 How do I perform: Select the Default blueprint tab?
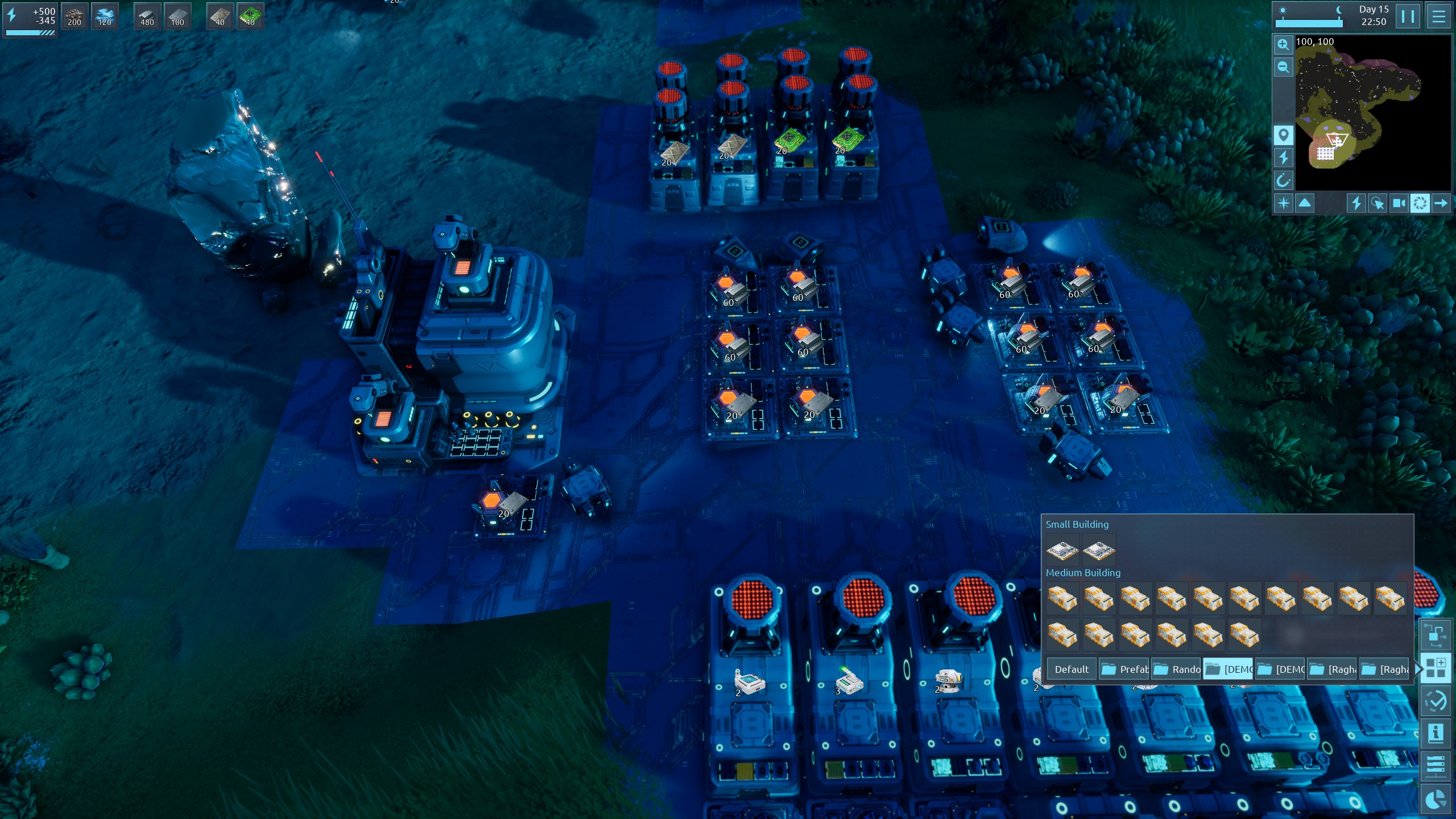pyautogui.click(x=1072, y=669)
